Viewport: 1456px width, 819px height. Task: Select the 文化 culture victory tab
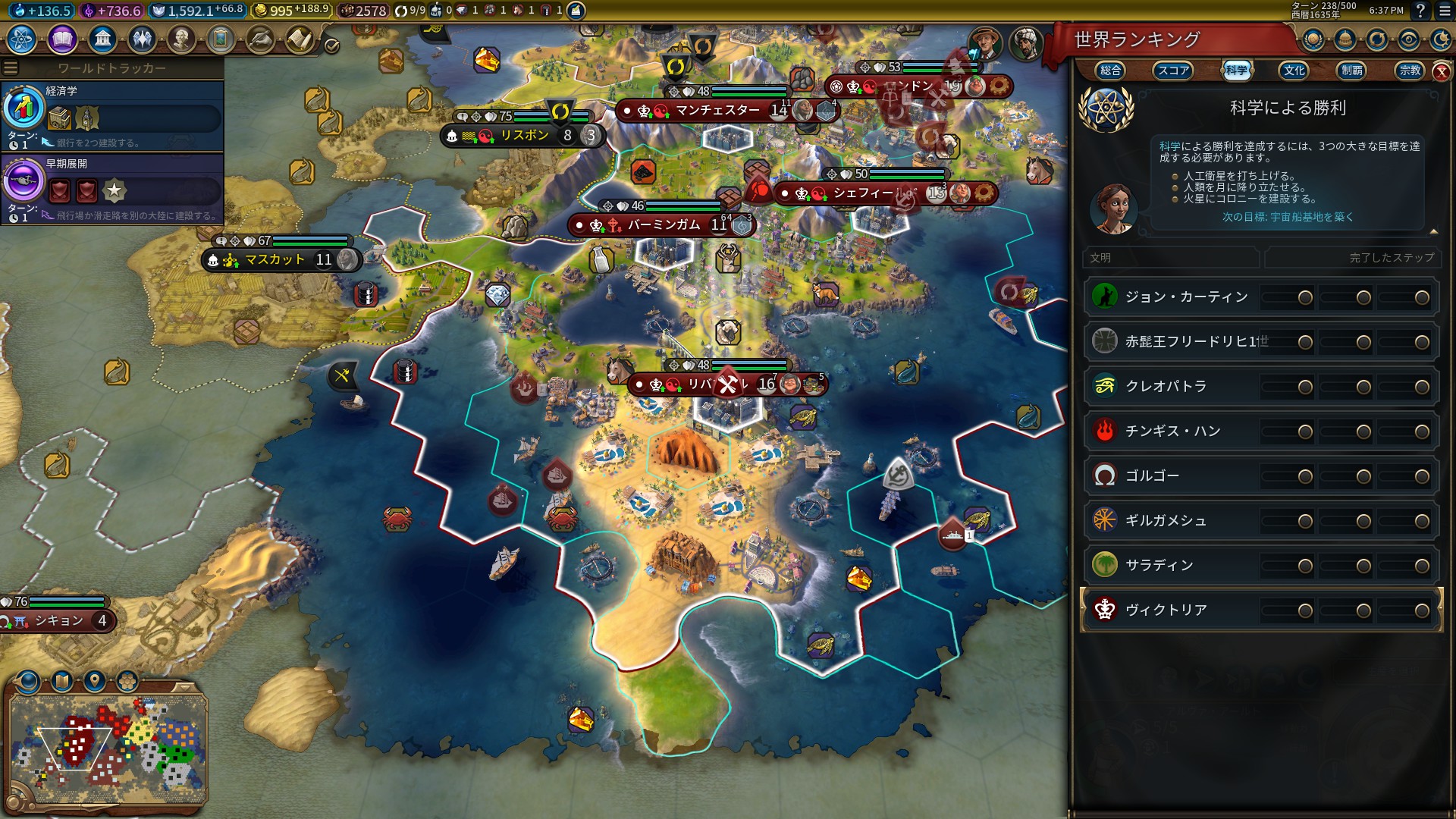(x=1294, y=71)
